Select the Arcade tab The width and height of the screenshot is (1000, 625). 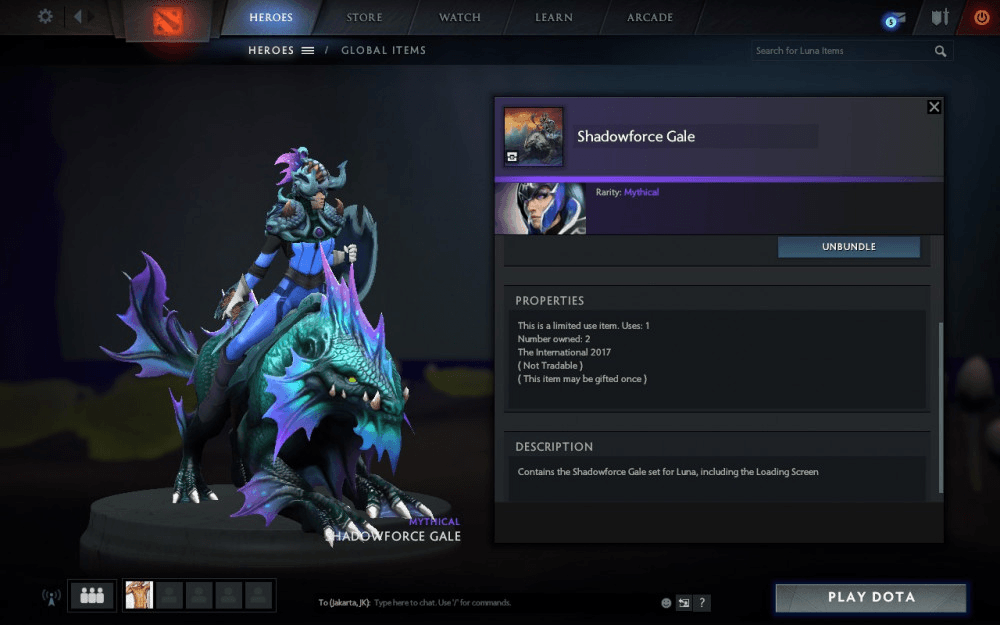(x=650, y=18)
